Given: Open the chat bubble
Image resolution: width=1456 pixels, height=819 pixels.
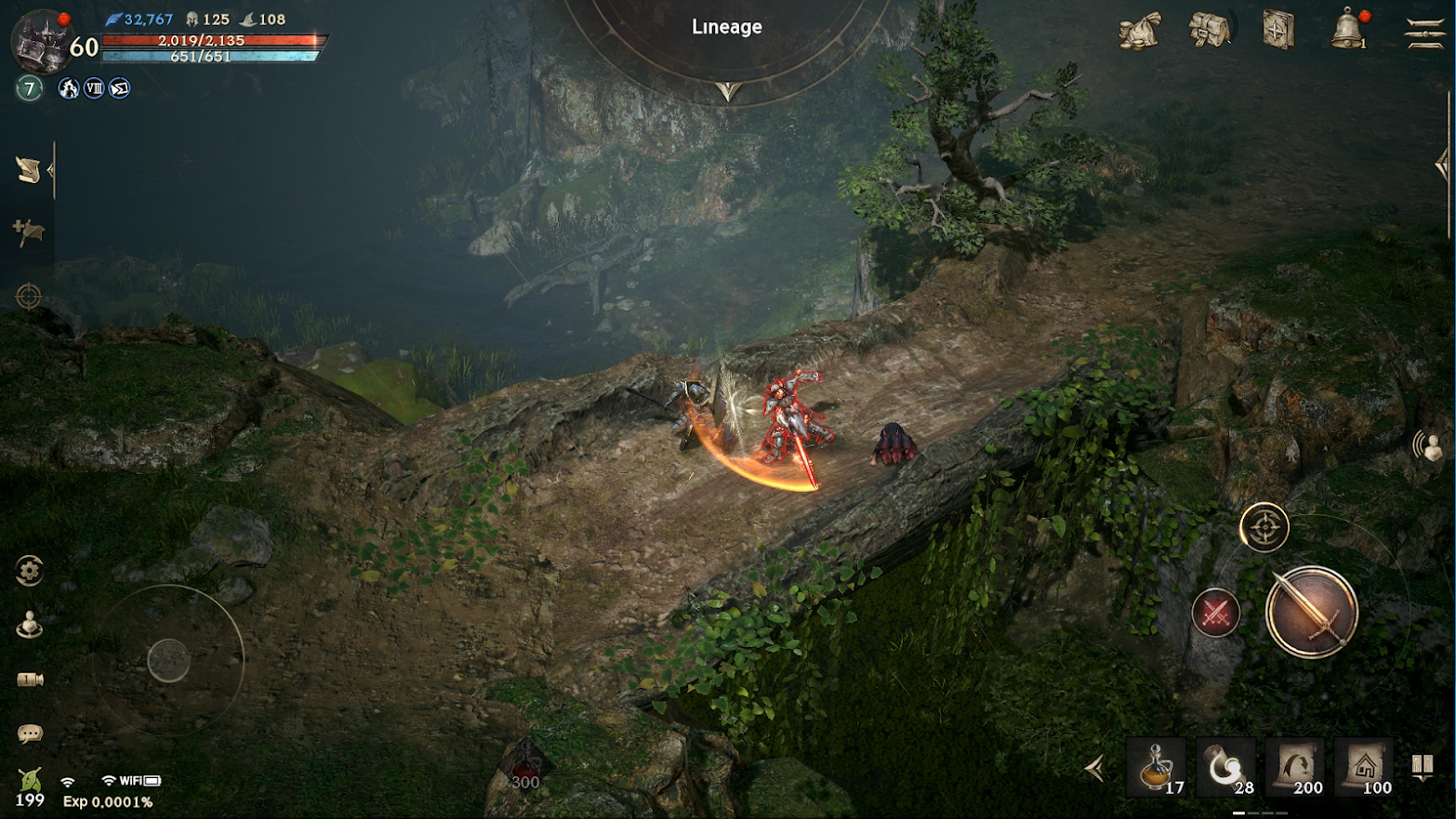Looking at the screenshot, I should point(30,734).
